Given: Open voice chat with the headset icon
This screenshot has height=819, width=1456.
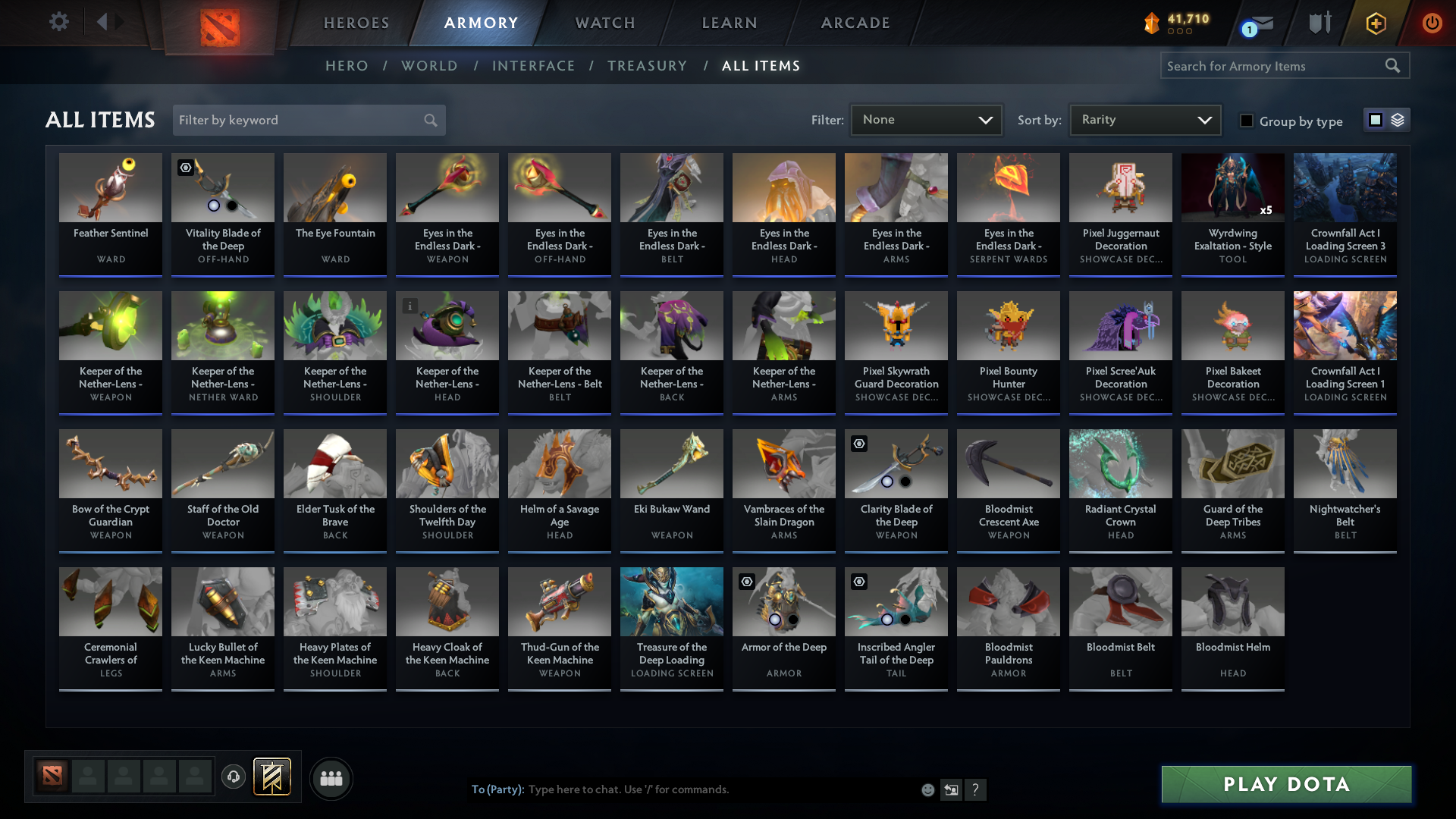Looking at the screenshot, I should coord(233,777).
